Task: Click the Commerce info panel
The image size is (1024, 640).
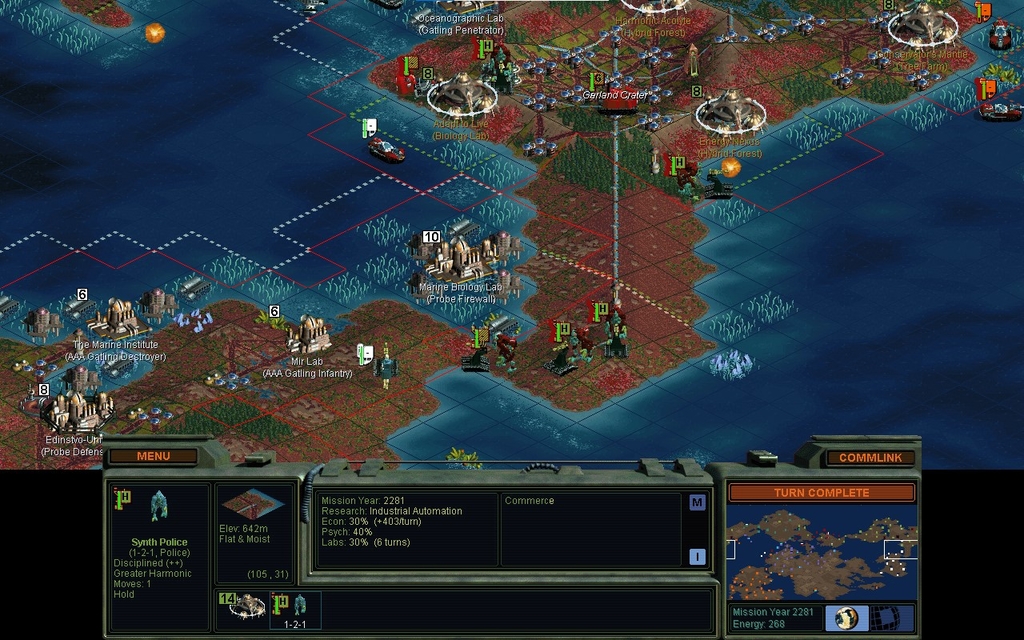Action: point(590,530)
